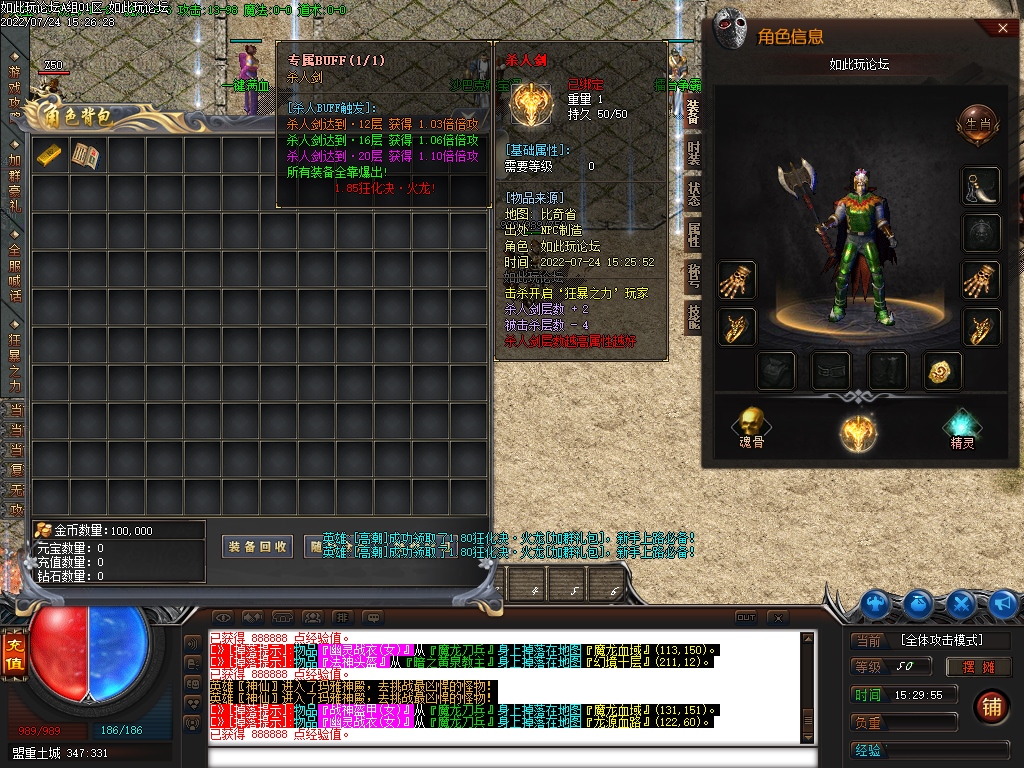This screenshot has width=1024, height=768.
Task: Switch to the 时装 costume tab
Action: [693, 152]
